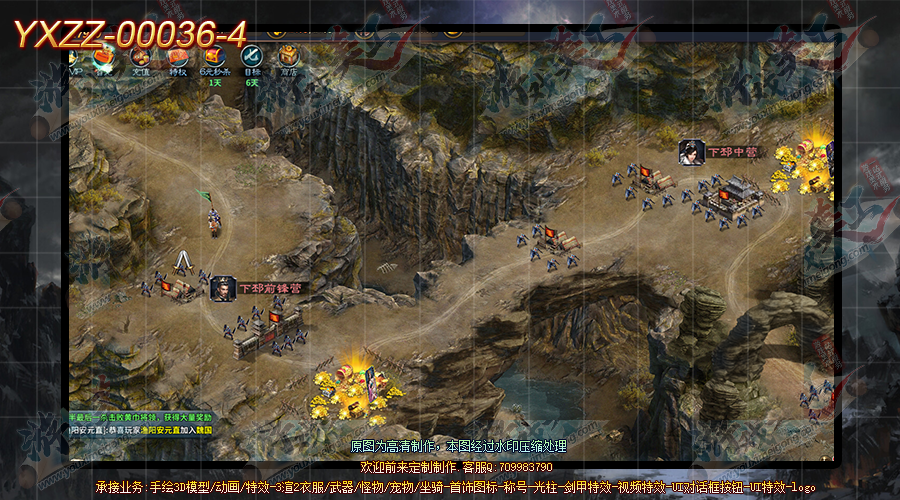
Task: Open the 目标 goals icon
Action: pos(251,58)
